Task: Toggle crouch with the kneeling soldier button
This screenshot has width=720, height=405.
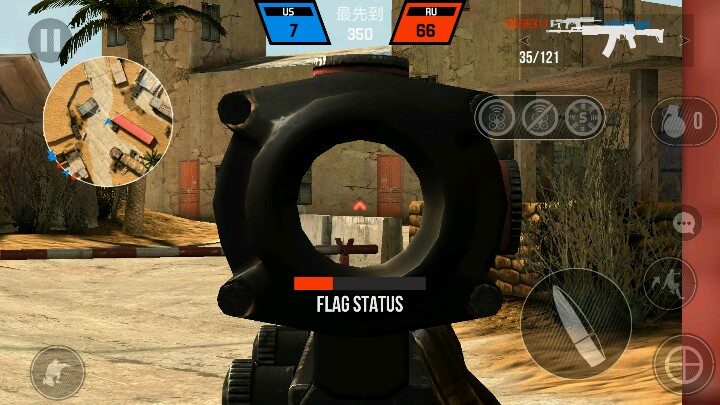Action: coord(56,372)
